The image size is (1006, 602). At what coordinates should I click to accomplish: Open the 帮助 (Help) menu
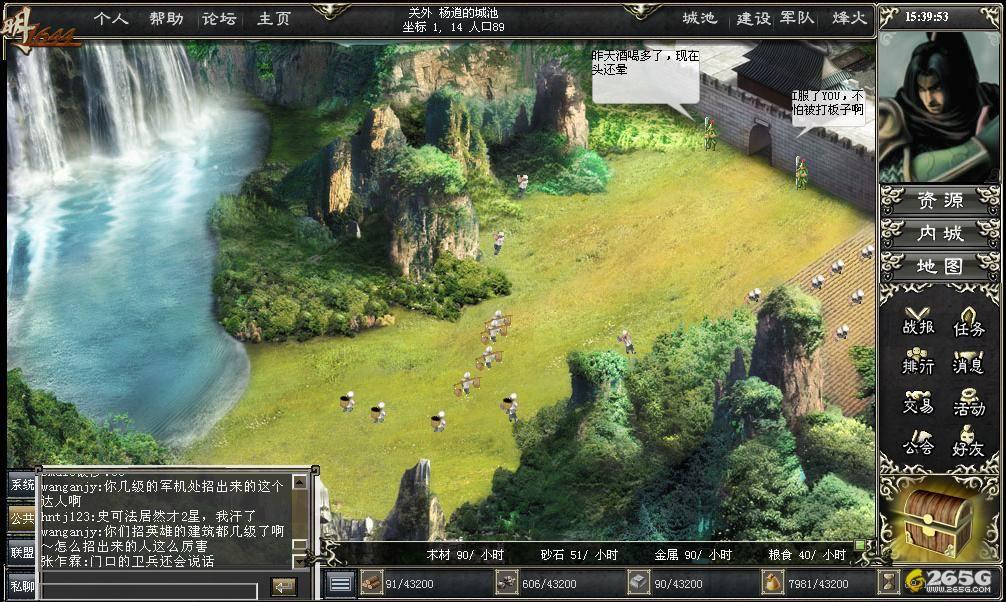coord(166,18)
